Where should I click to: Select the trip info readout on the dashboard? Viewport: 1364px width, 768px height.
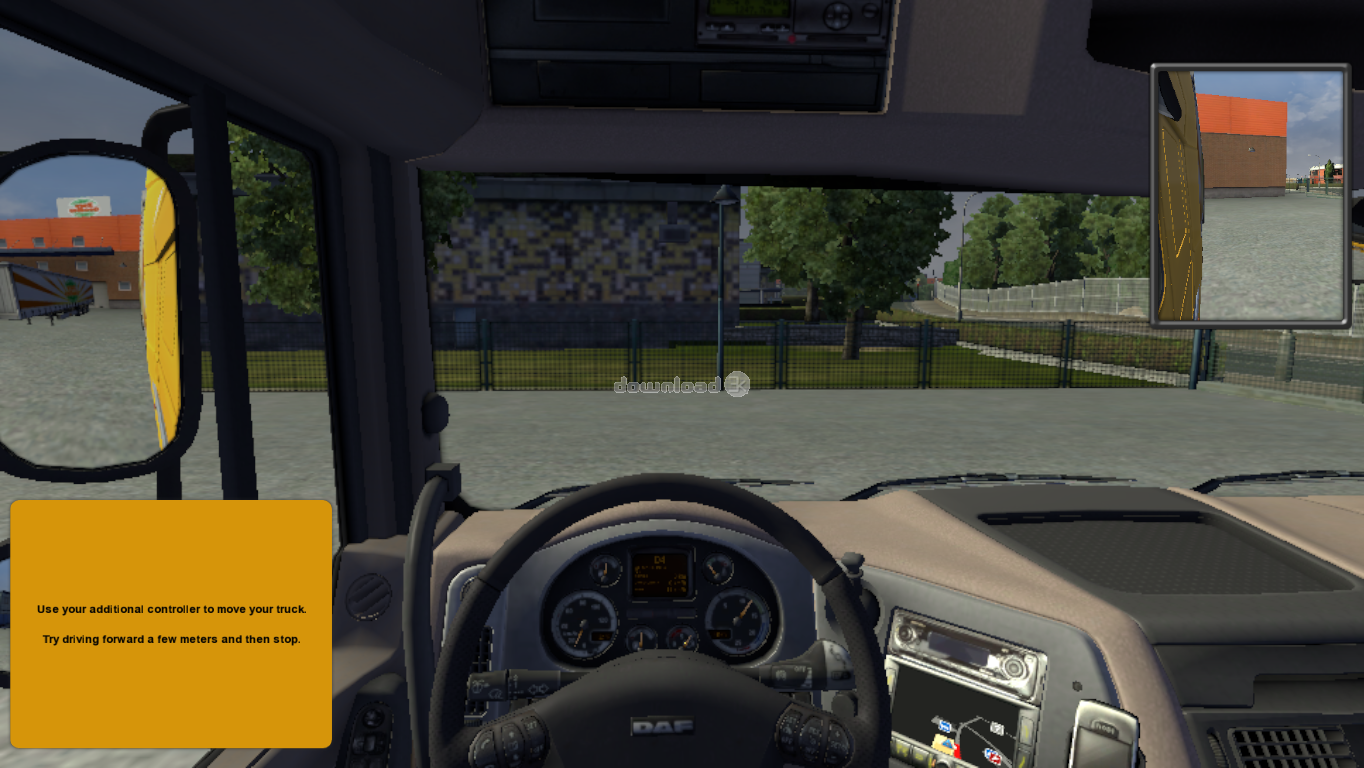(660, 580)
